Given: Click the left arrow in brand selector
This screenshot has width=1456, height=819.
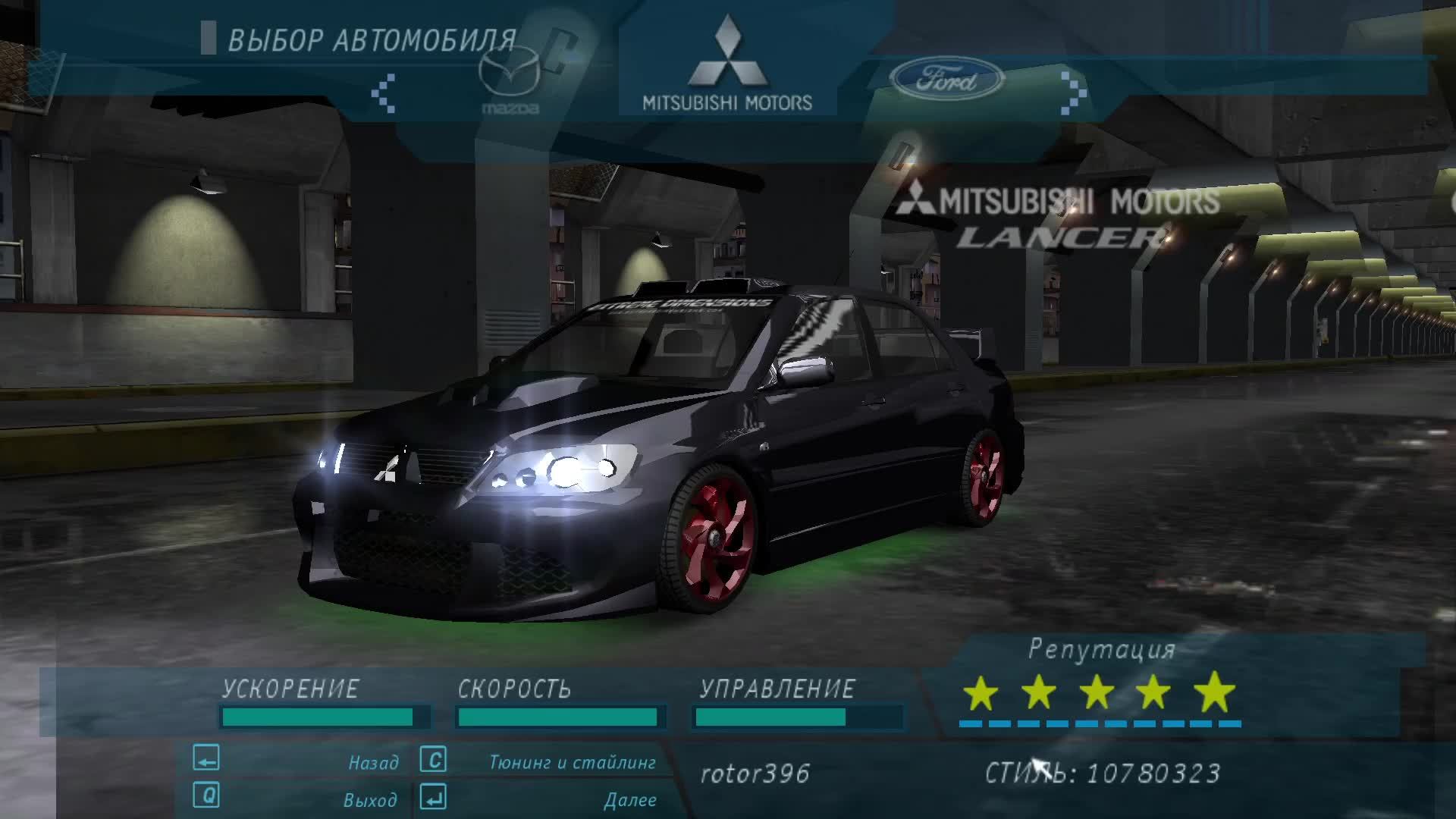Looking at the screenshot, I should click(x=383, y=93).
